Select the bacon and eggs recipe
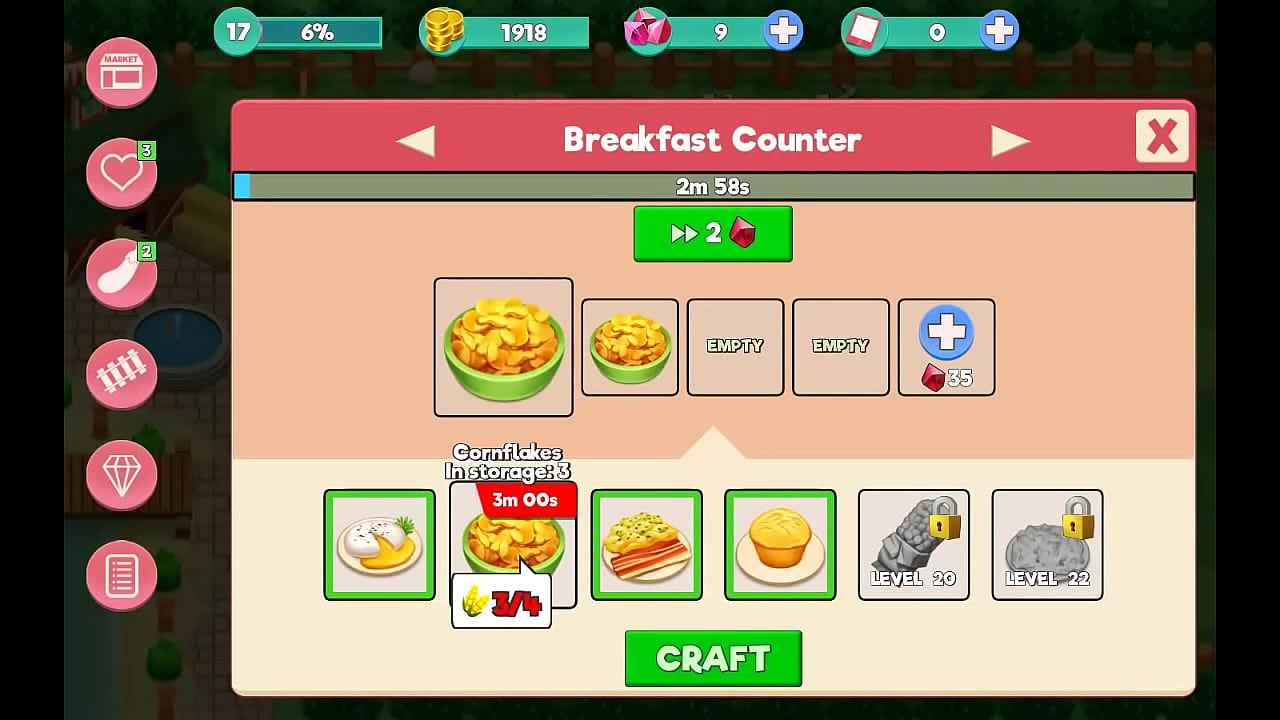Image resolution: width=1280 pixels, height=720 pixels. [x=646, y=545]
